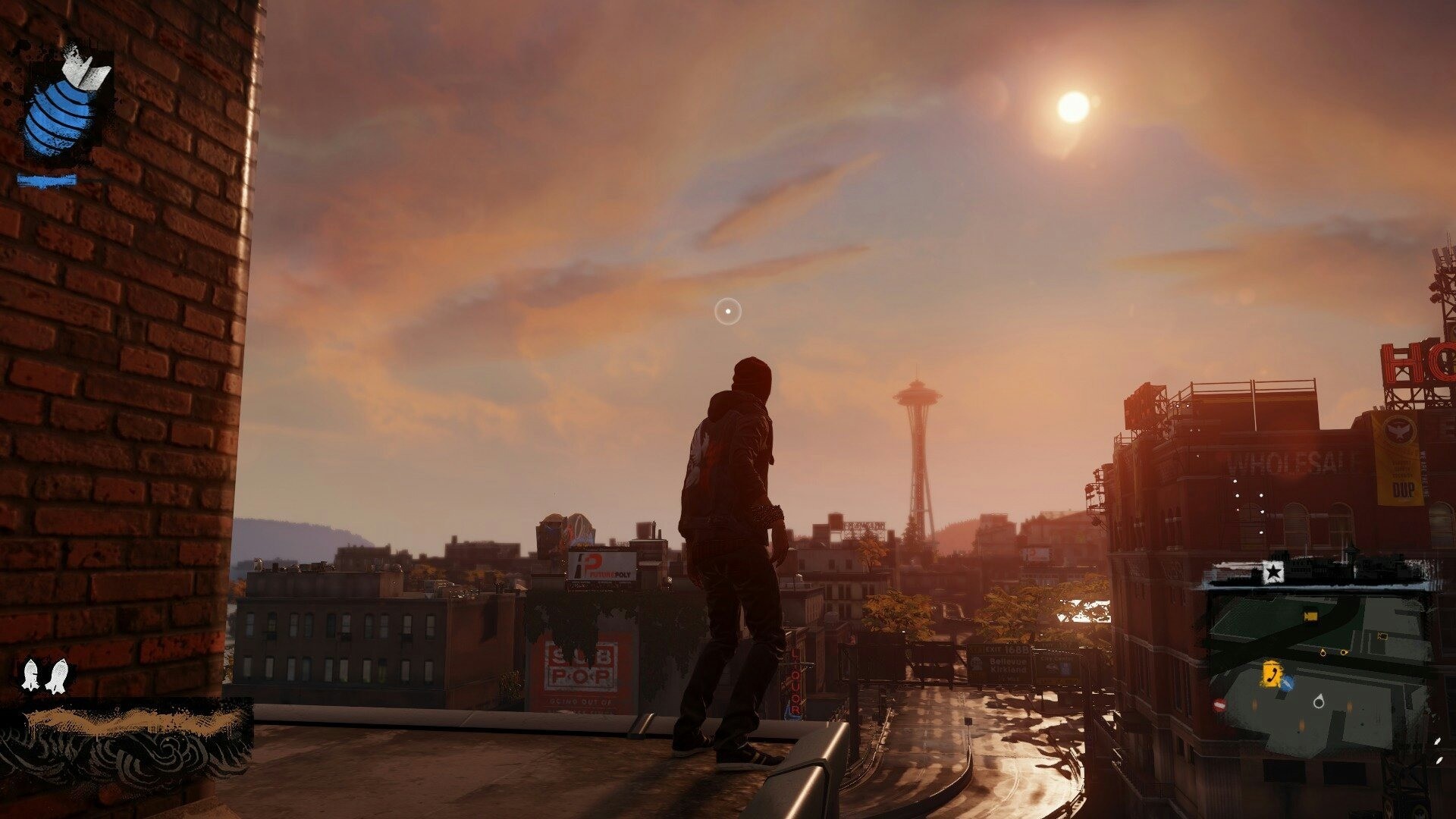Click the circular aiming reticle in the sky

coord(726,309)
